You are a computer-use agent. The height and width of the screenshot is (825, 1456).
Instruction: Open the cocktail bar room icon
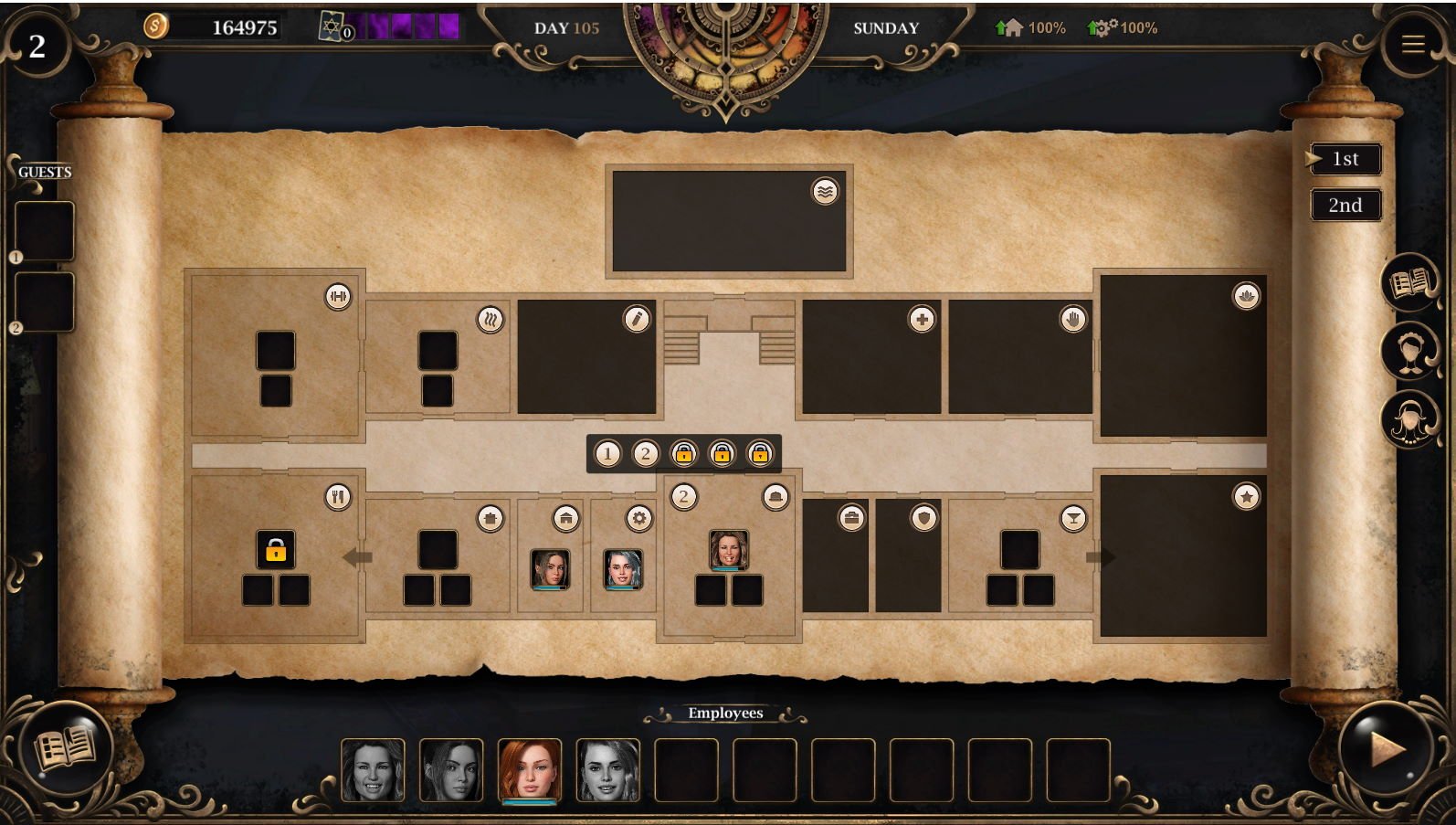(1073, 519)
